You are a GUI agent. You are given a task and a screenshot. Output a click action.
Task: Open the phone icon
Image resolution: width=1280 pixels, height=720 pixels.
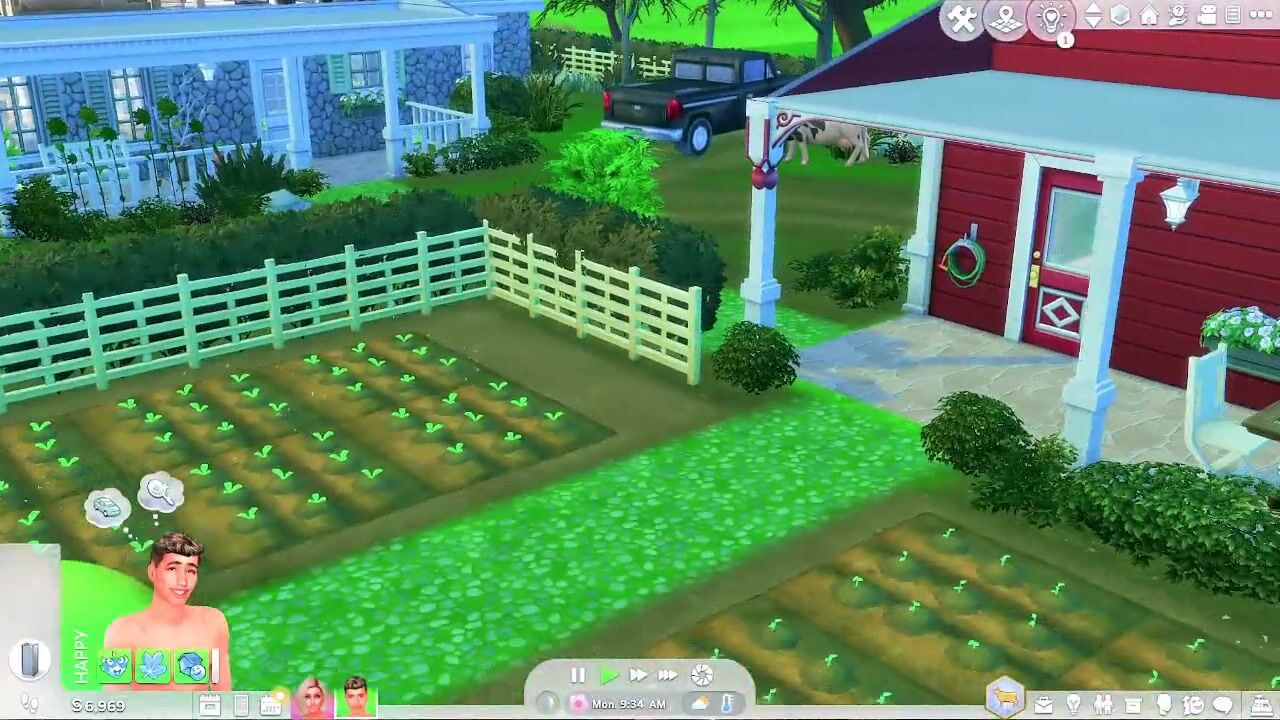[240, 706]
